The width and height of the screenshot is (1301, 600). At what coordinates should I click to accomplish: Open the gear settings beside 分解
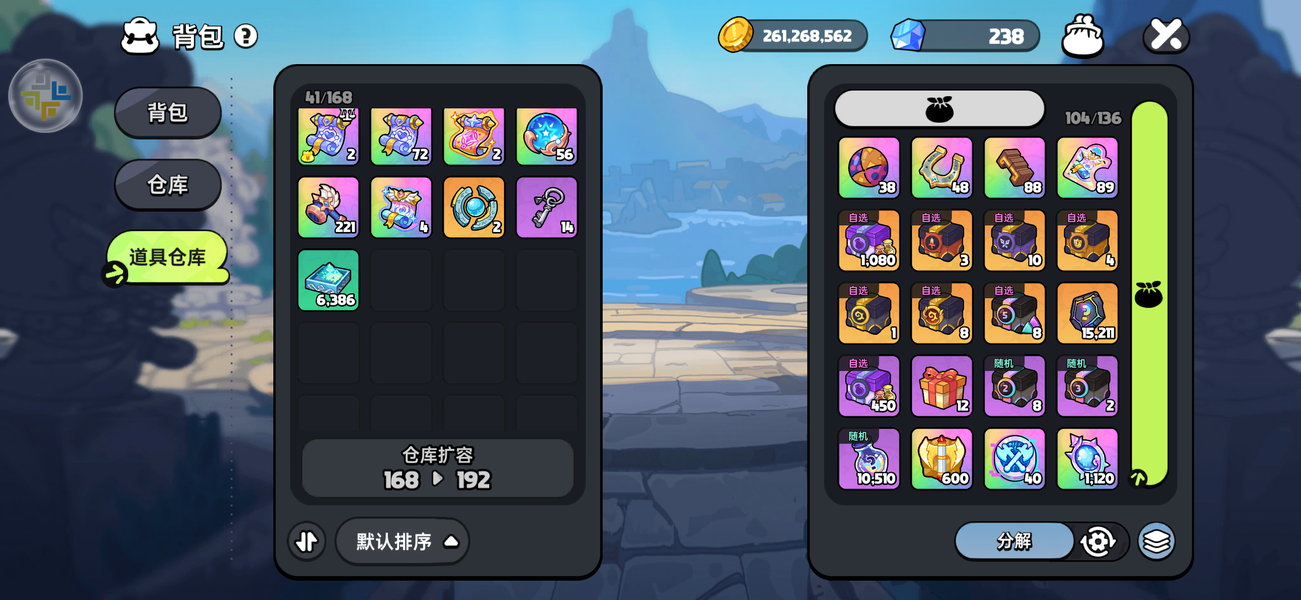click(1098, 541)
